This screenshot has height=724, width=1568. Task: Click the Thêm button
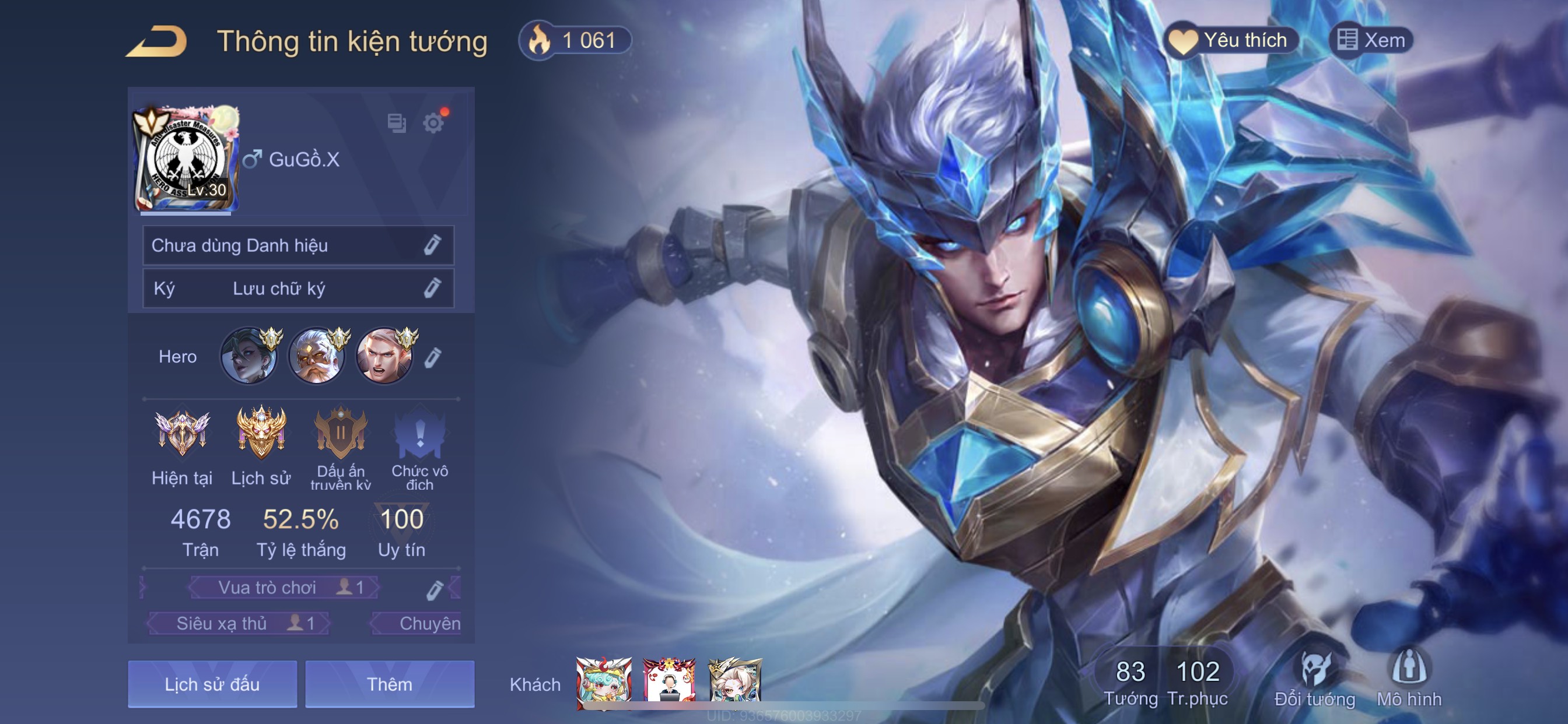pos(390,684)
